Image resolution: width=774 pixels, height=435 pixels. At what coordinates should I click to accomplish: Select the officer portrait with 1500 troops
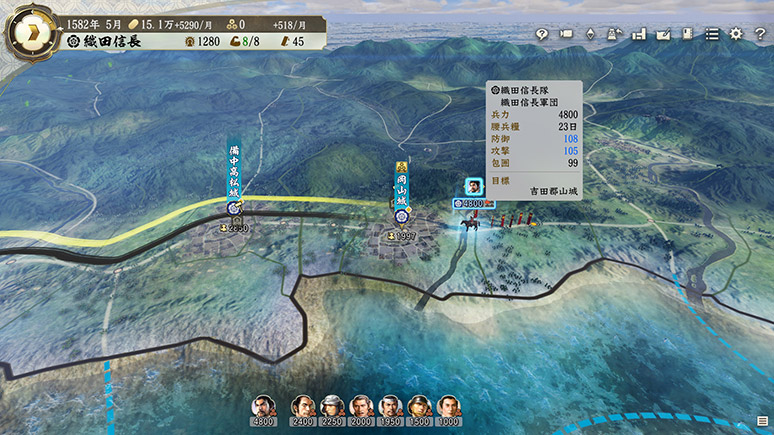click(420, 407)
